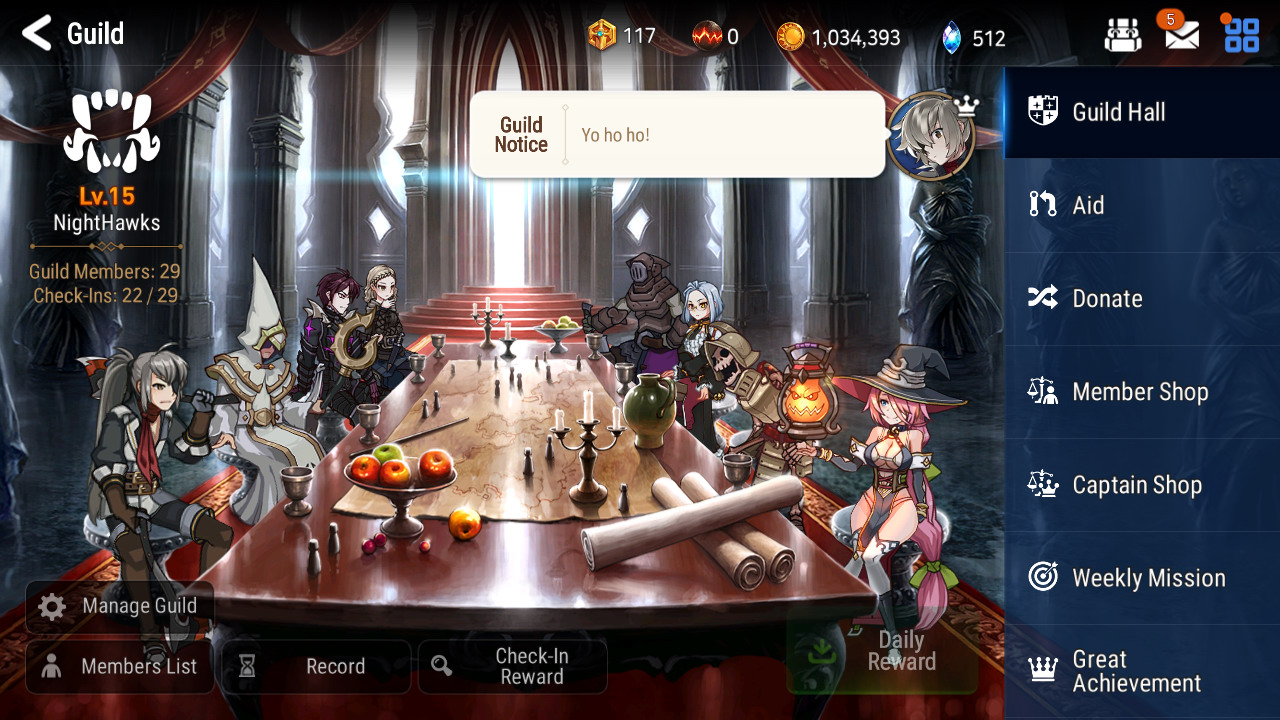Go back from the Guild screen
1280x720 pixels.
coord(37,33)
